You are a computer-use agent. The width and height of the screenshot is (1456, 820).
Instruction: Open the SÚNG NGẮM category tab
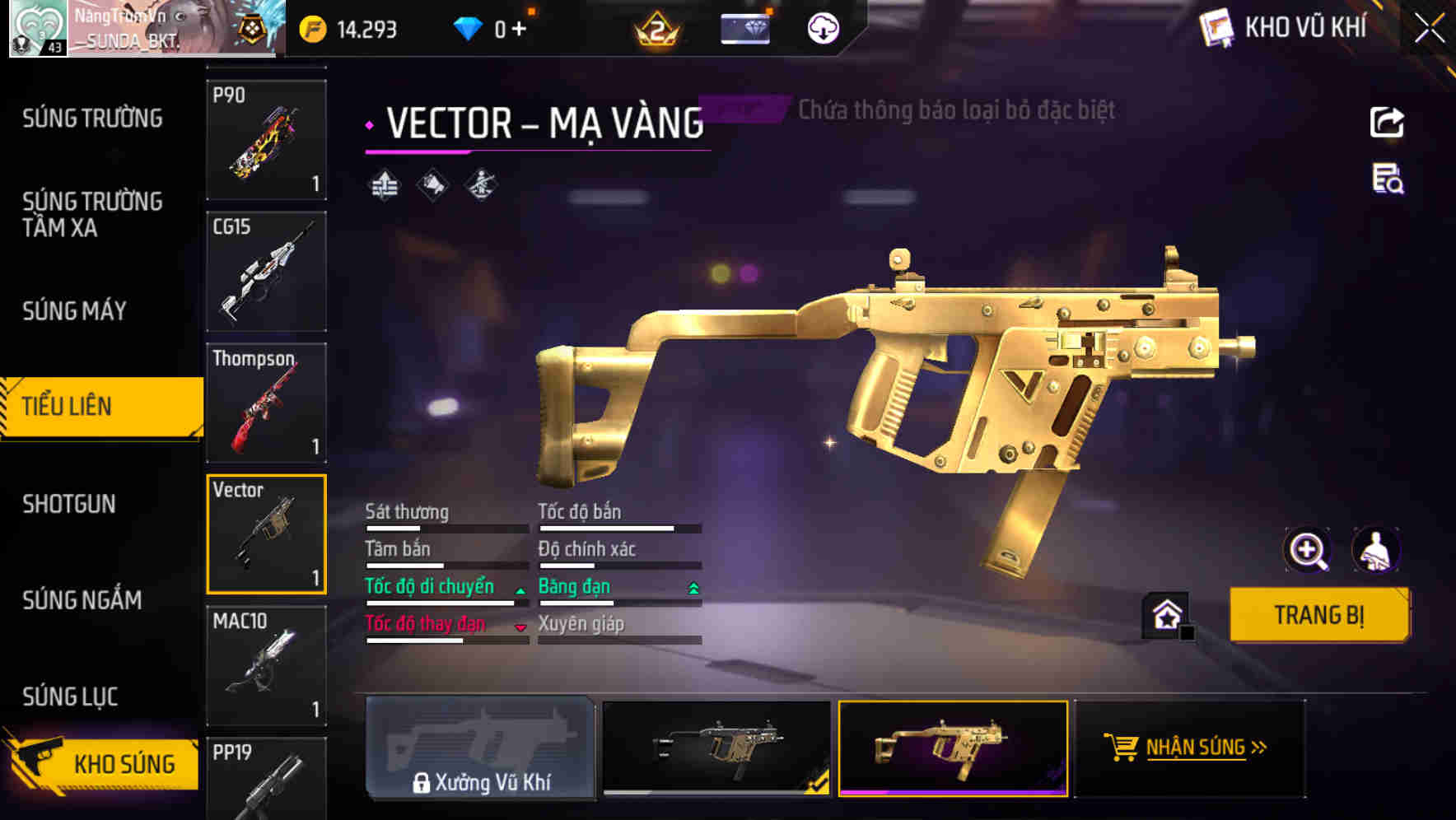click(x=83, y=600)
